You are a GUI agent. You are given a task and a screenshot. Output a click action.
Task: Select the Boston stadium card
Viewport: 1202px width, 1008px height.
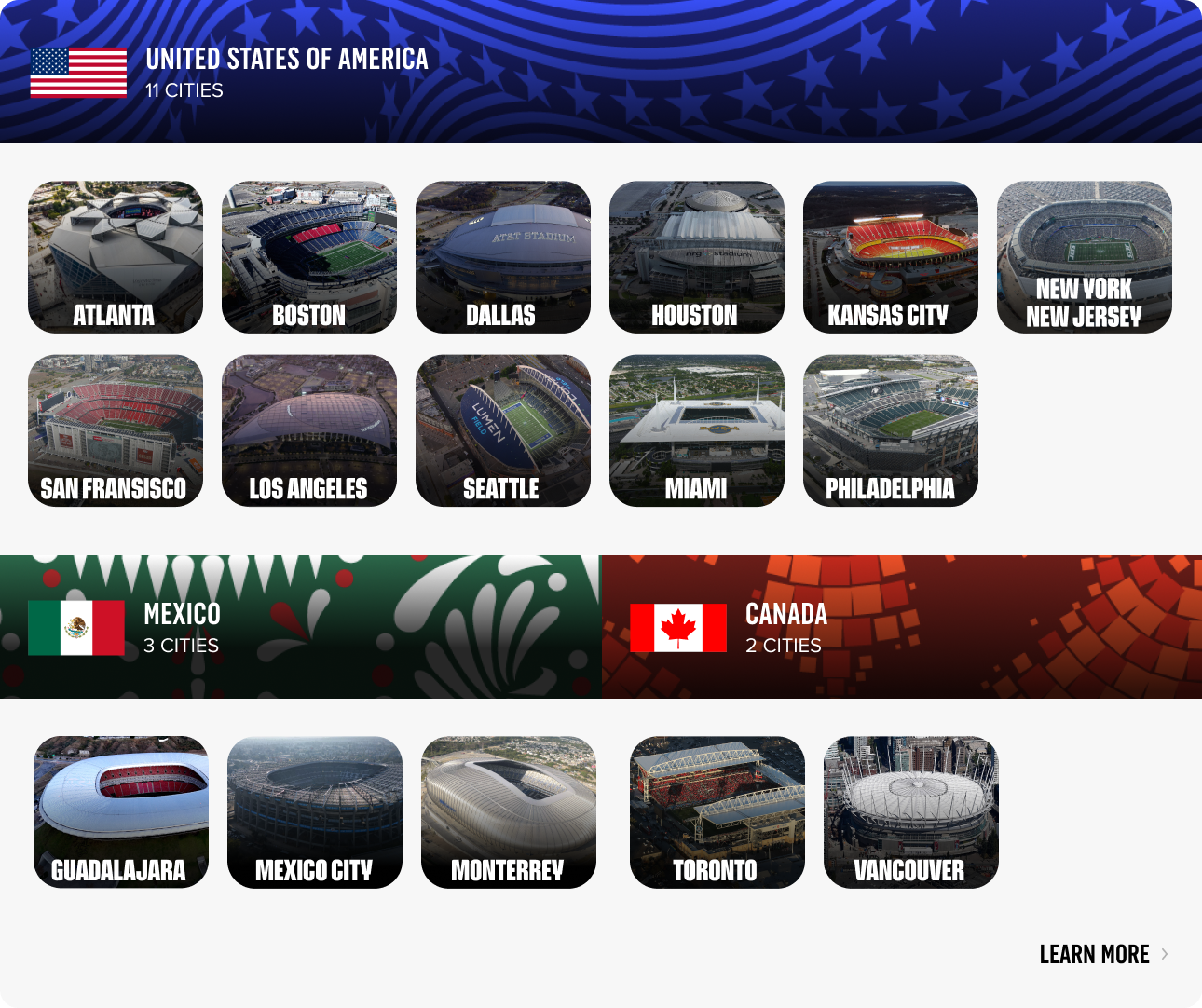point(309,256)
